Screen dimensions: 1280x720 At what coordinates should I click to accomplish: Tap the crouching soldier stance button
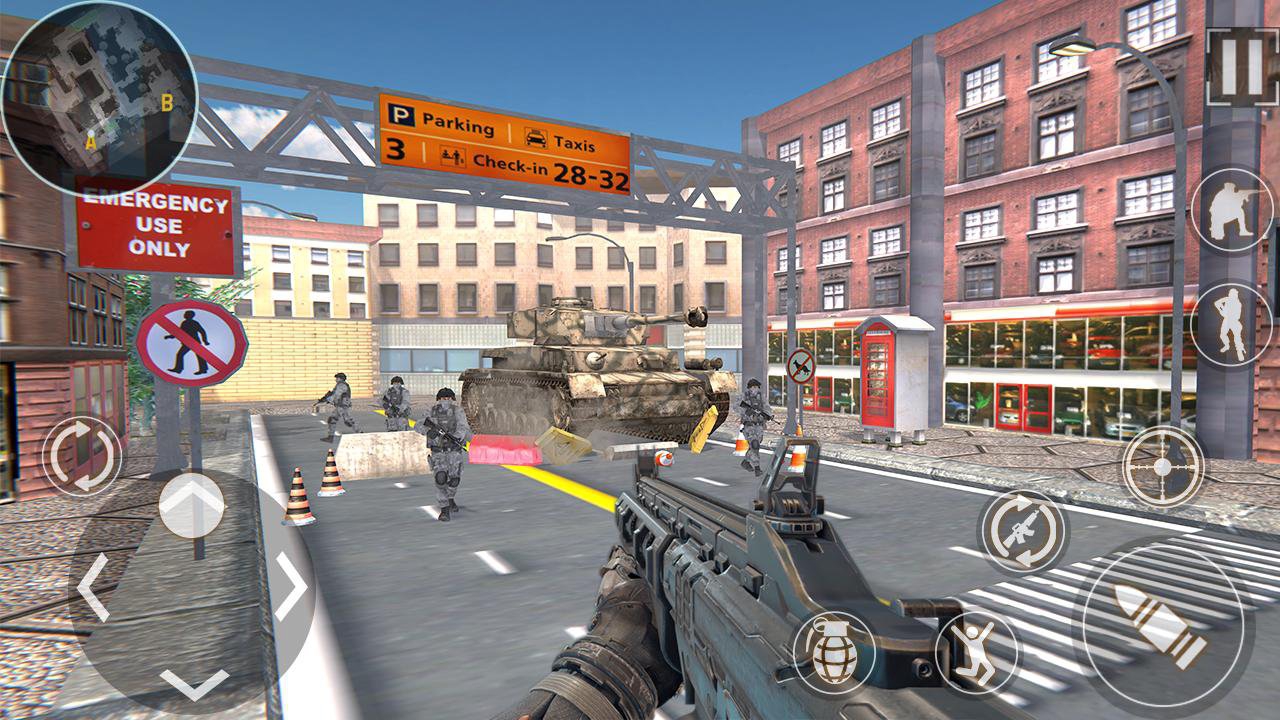click(1231, 210)
